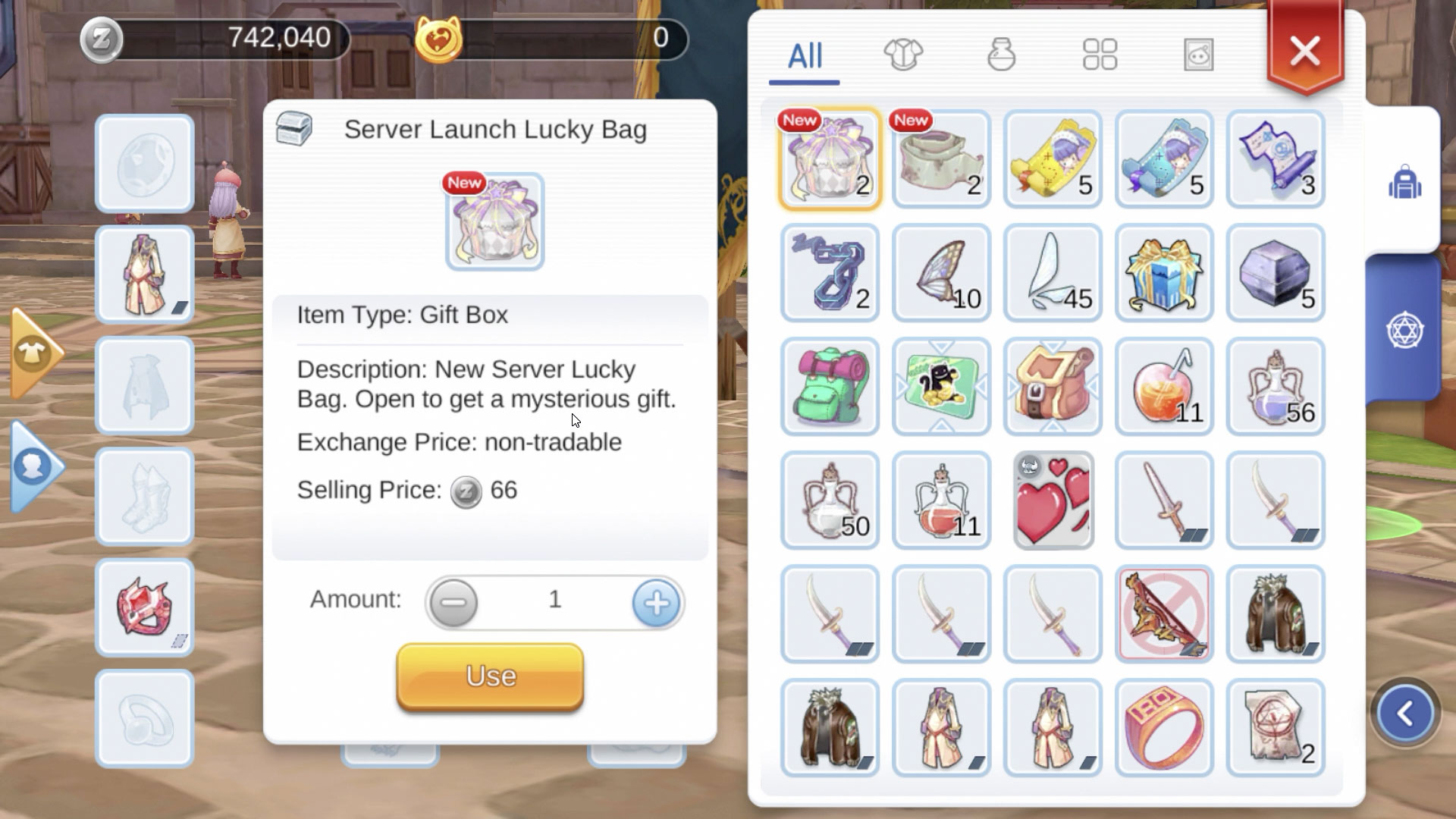Select the highlighted Server Launch Lucky Bag slot

830,159
